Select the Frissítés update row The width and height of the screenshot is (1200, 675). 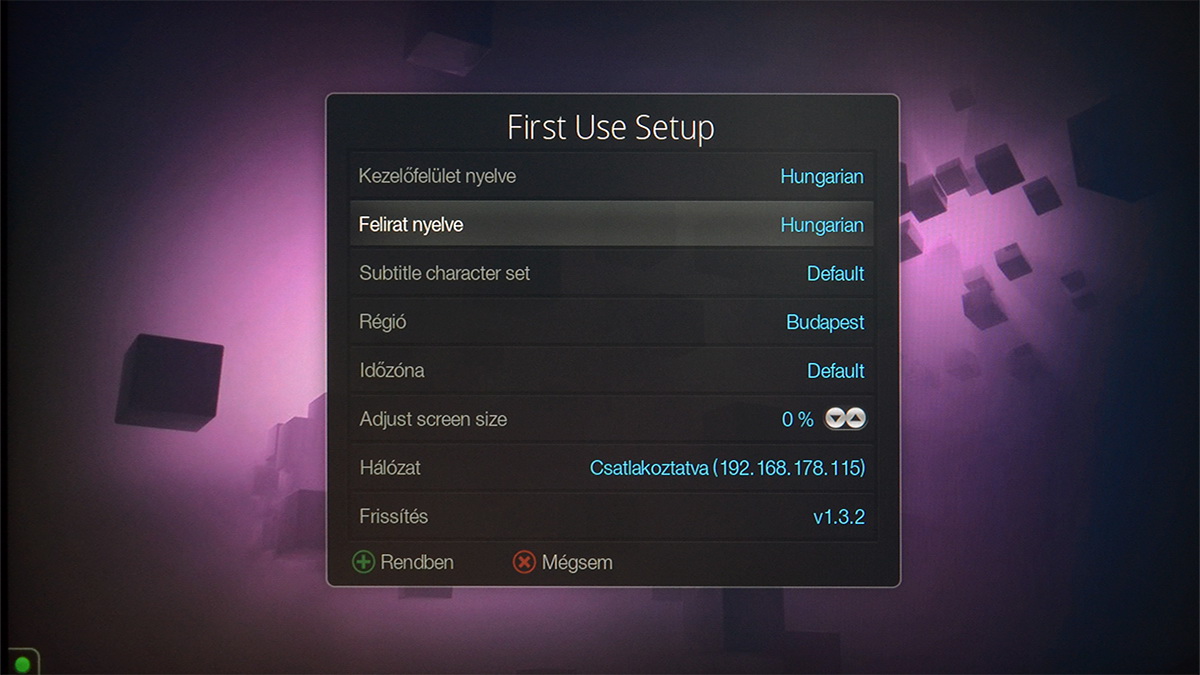coord(611,516)
